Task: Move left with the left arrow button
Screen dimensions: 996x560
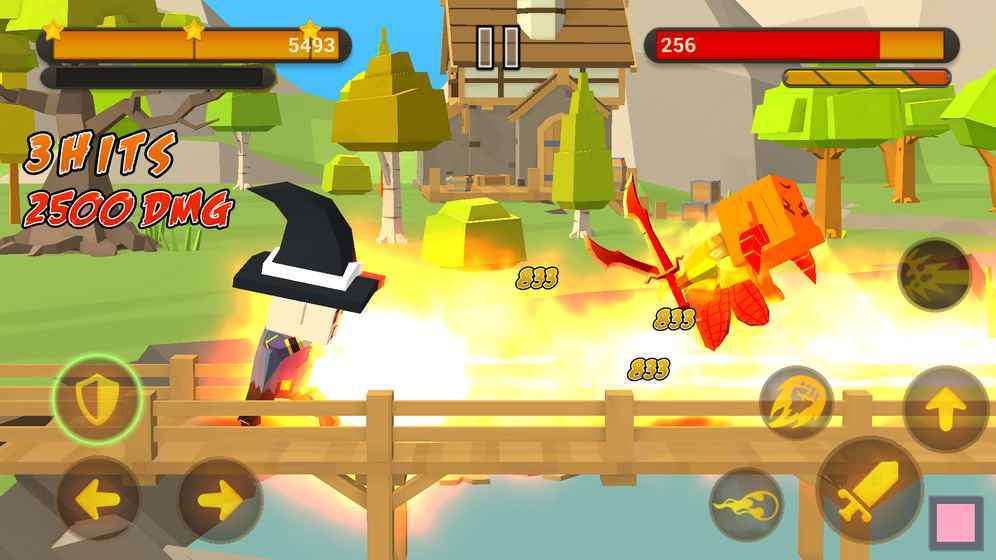Action: click(x=97, y=499)
